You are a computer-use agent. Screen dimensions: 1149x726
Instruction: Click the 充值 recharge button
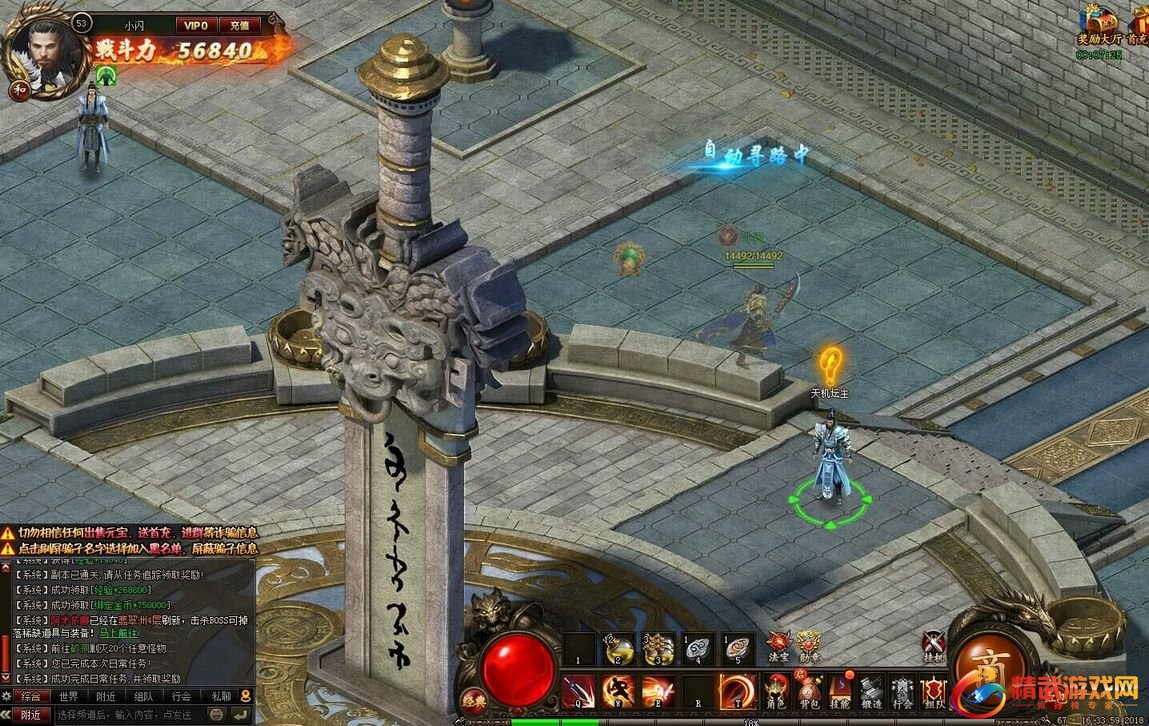coord(239,24)
